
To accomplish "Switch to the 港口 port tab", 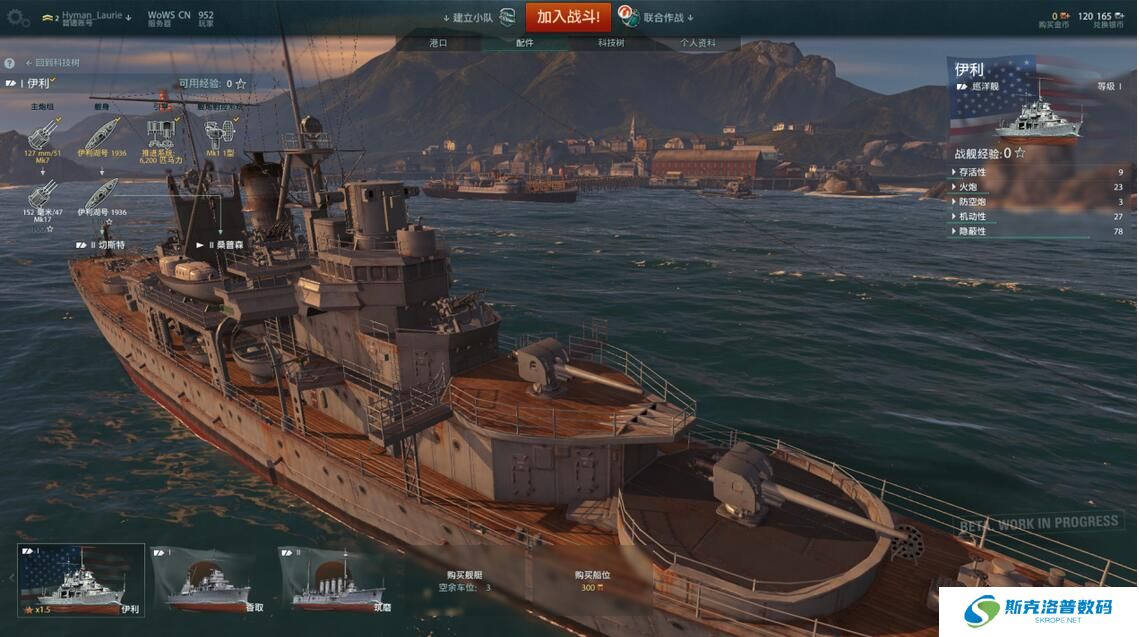I will click(x=438, y=43).
